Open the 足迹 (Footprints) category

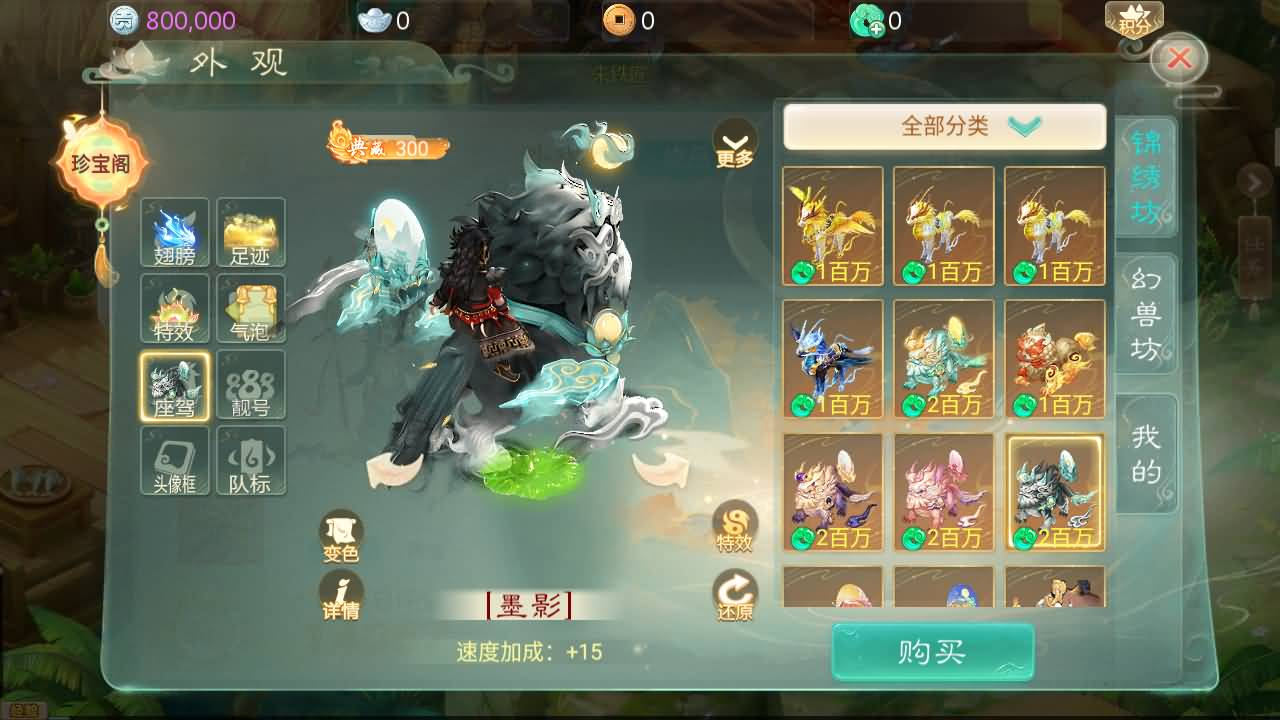(x=251, y=232)
